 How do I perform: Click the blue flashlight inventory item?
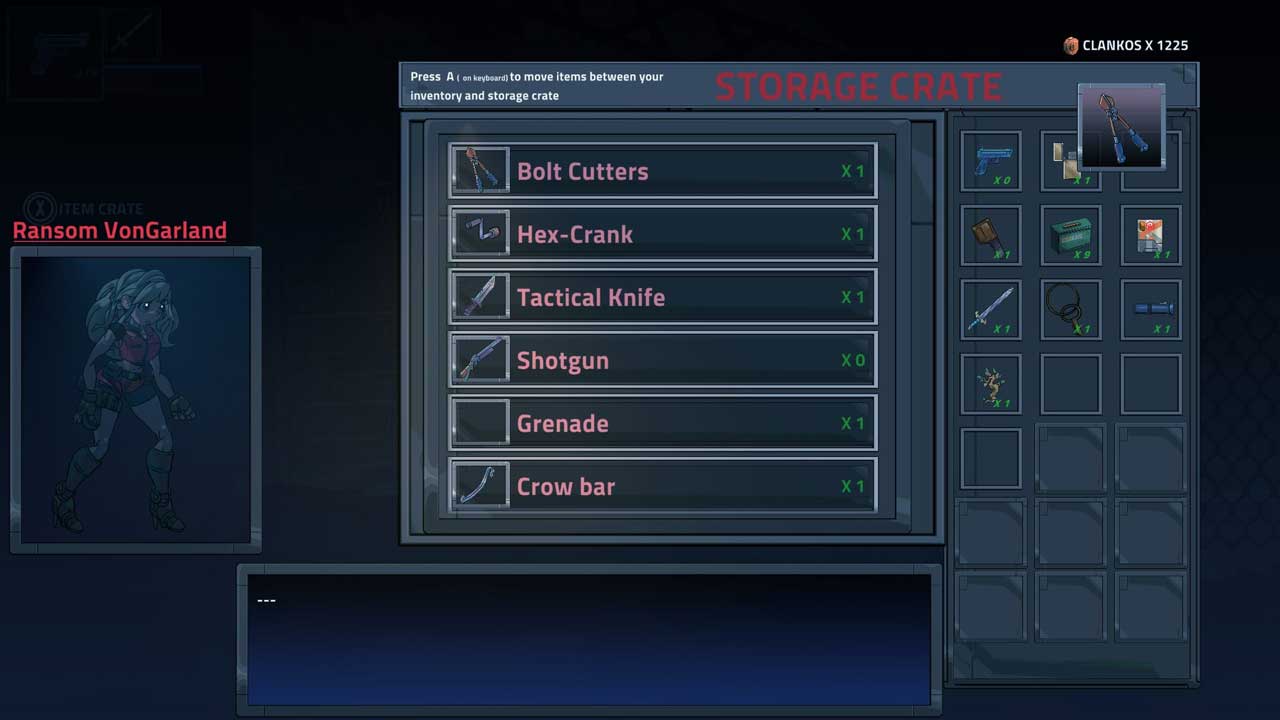pos(1151,309)
